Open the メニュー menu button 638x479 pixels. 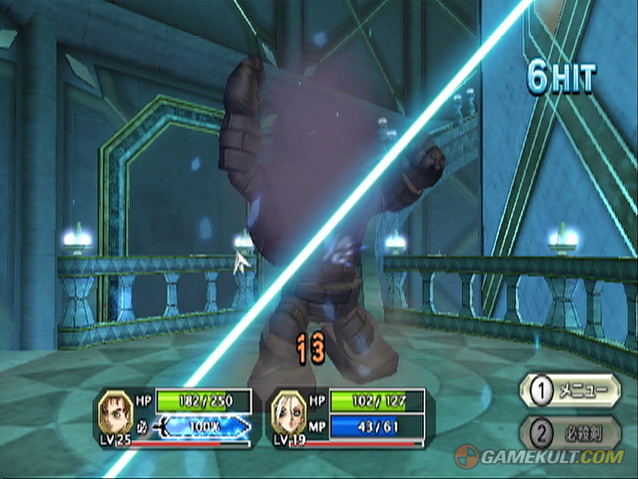pyautogui.click(x=570, y=390)
